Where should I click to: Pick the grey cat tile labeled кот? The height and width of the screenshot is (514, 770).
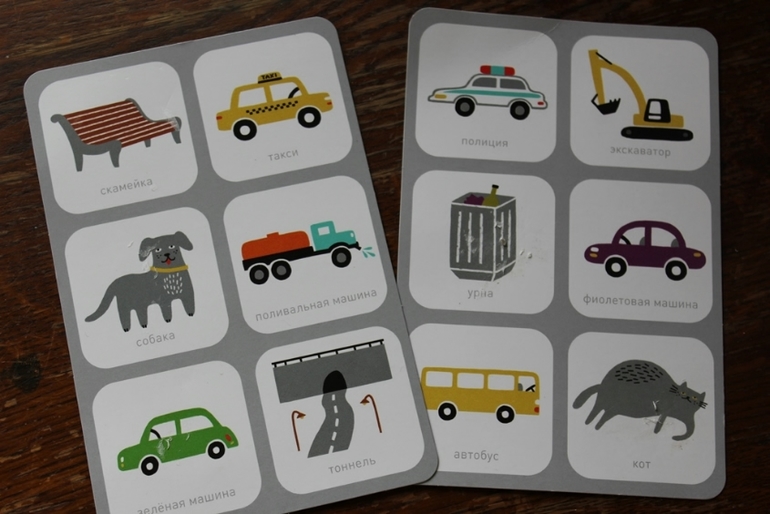click(640, 404)
